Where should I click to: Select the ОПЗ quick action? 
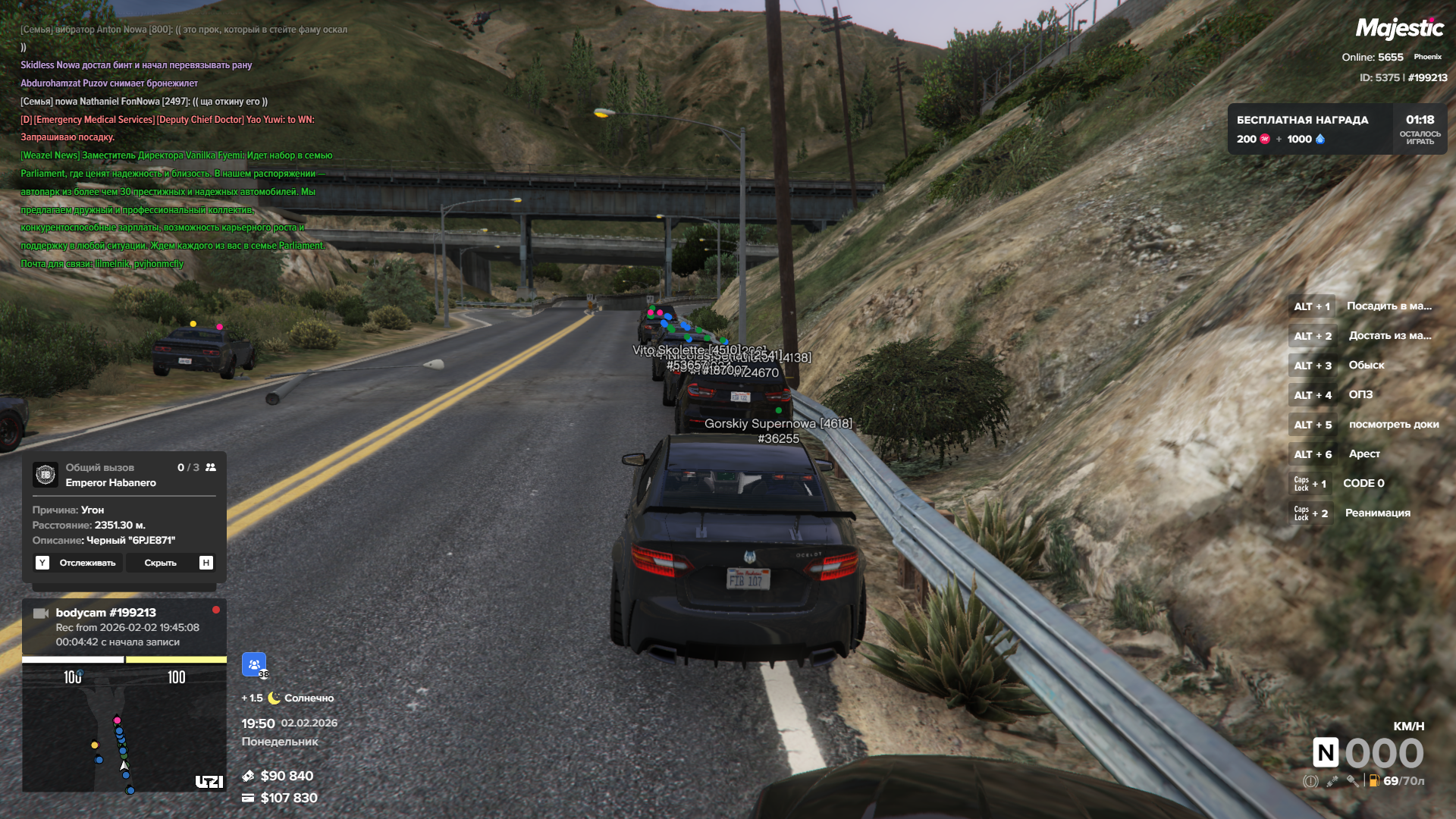point(1360,395)
